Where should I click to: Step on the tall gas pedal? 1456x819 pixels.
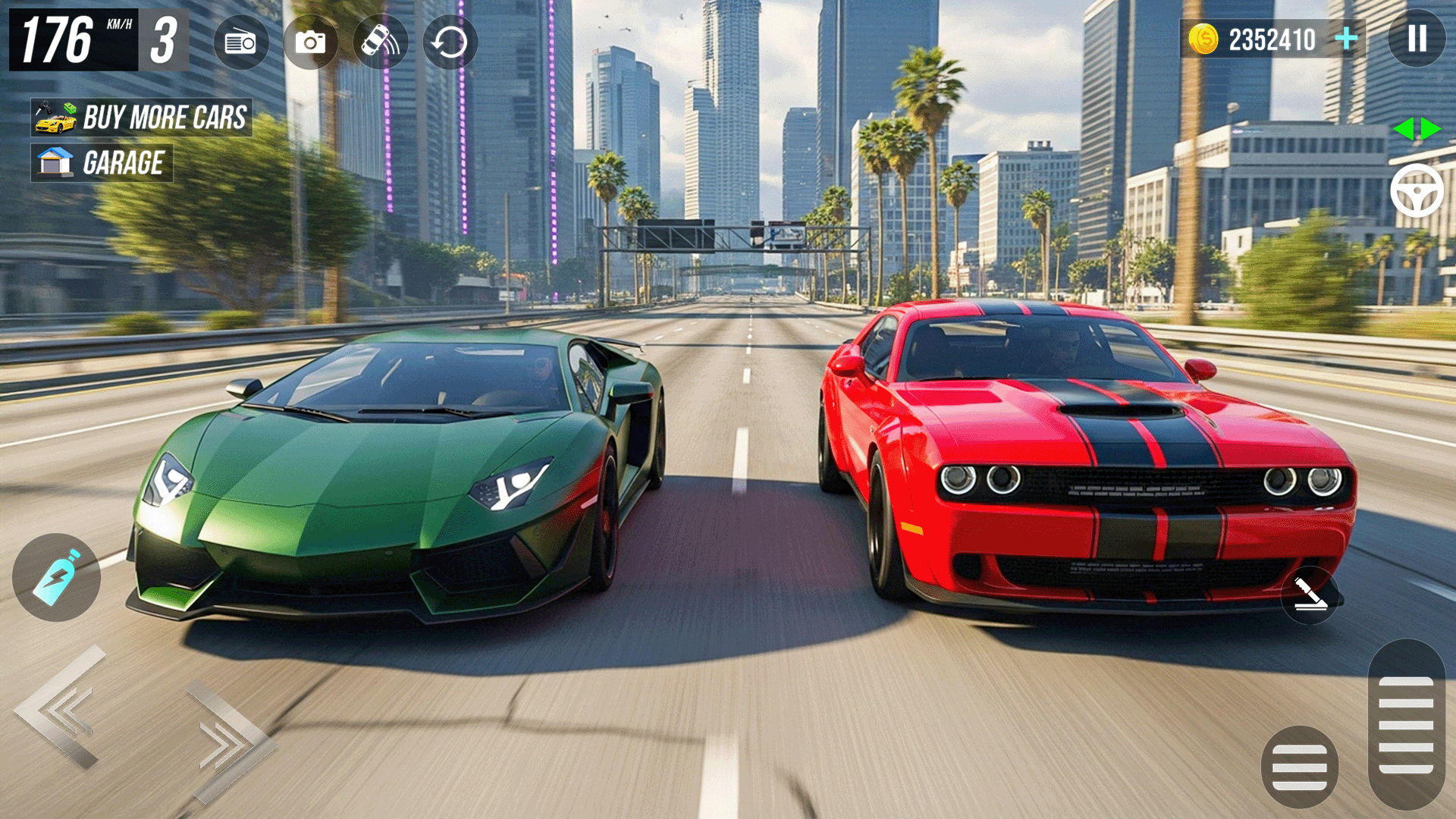[x=1406, y=724]
